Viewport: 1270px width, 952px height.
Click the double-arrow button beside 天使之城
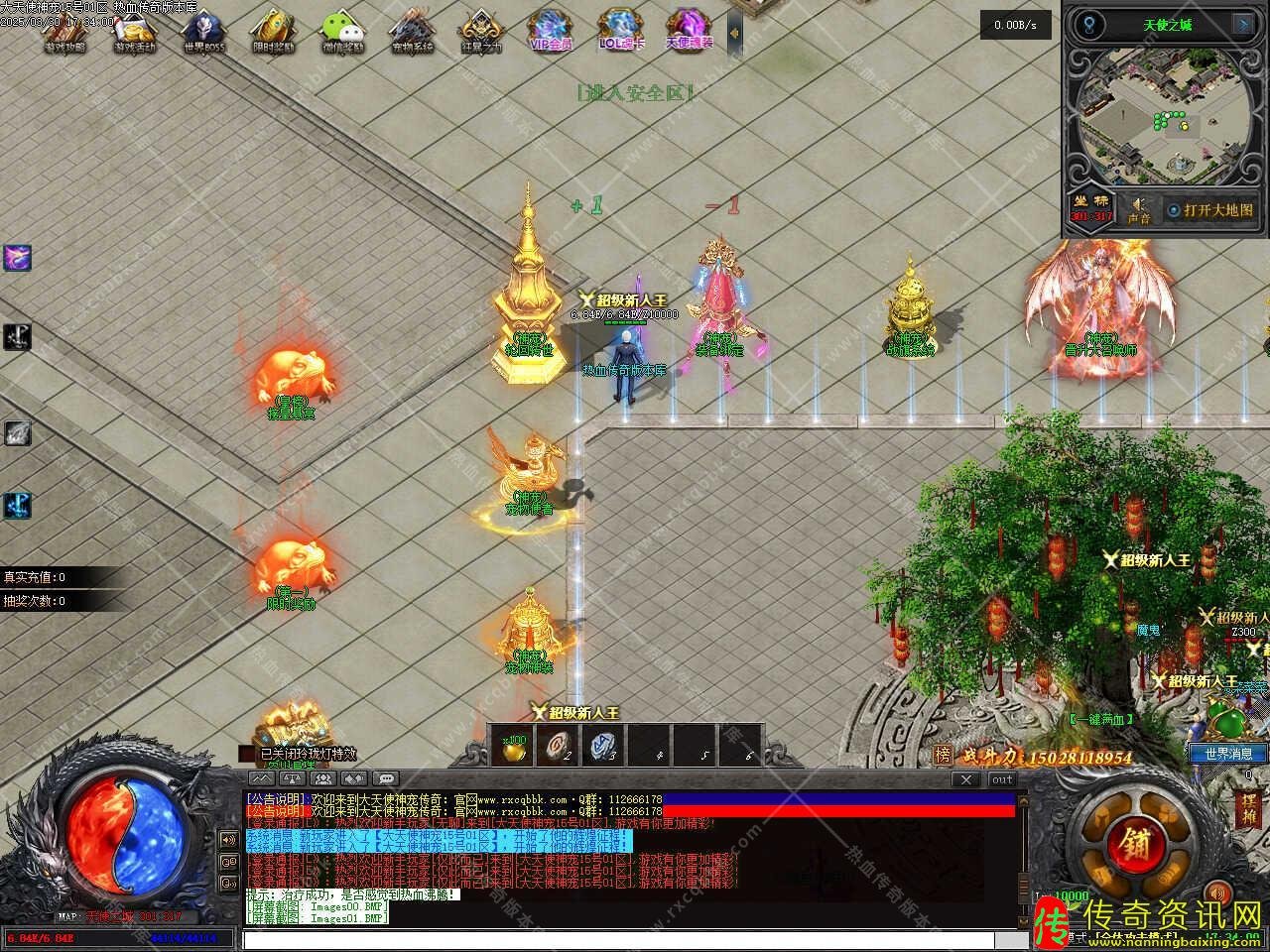tap(1242, 24)
